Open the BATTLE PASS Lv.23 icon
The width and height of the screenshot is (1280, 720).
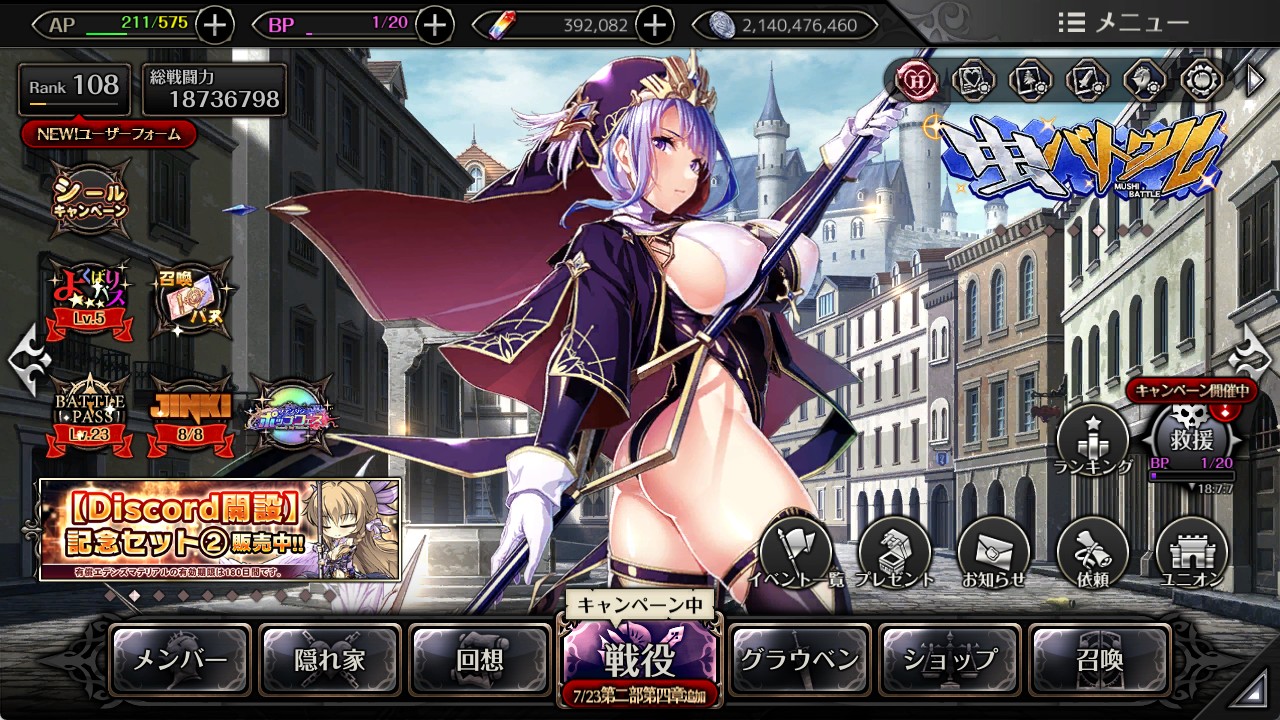(90, 412)
